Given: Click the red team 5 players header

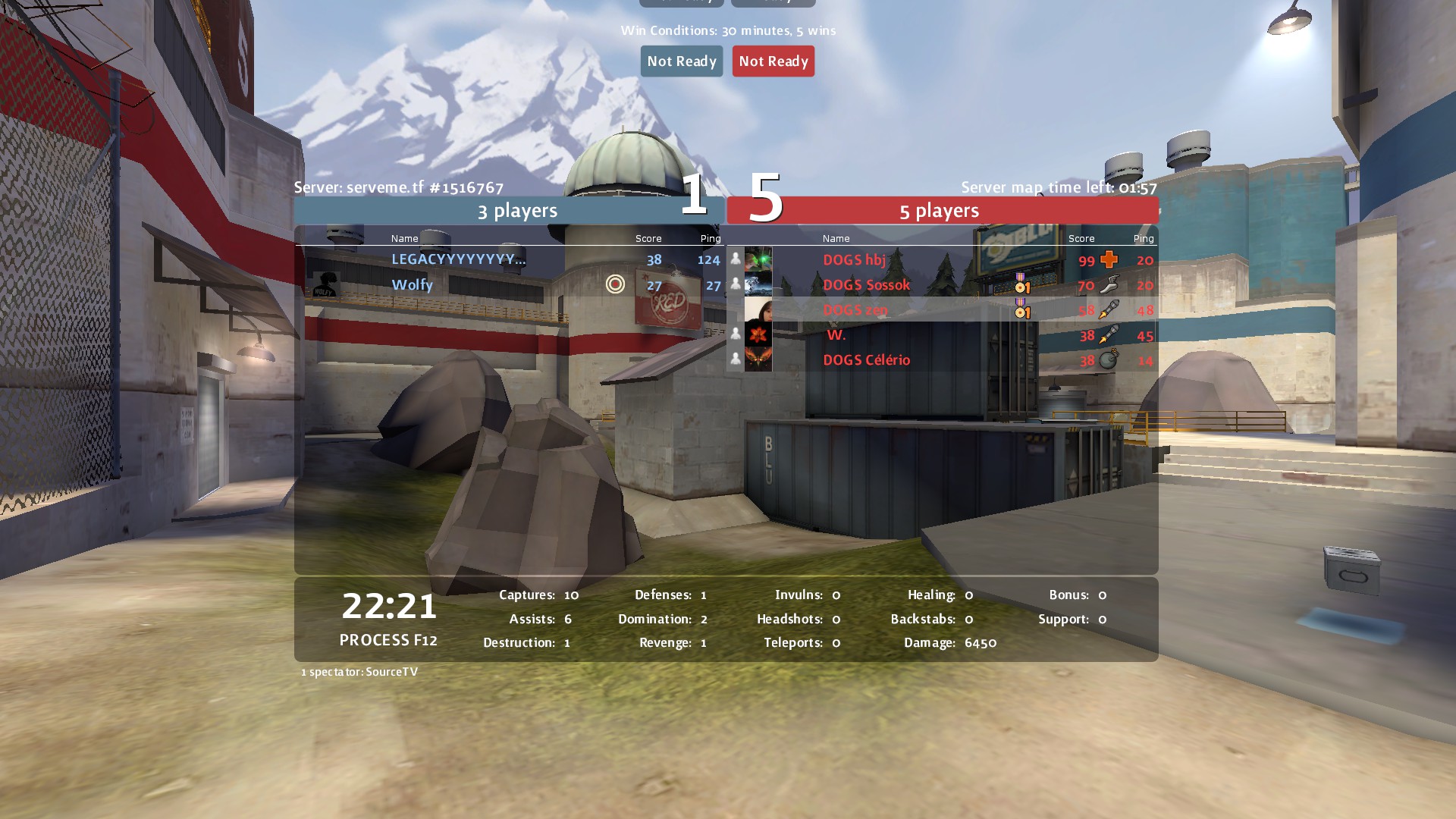Looking at the screenshot, I should (939, 211).
